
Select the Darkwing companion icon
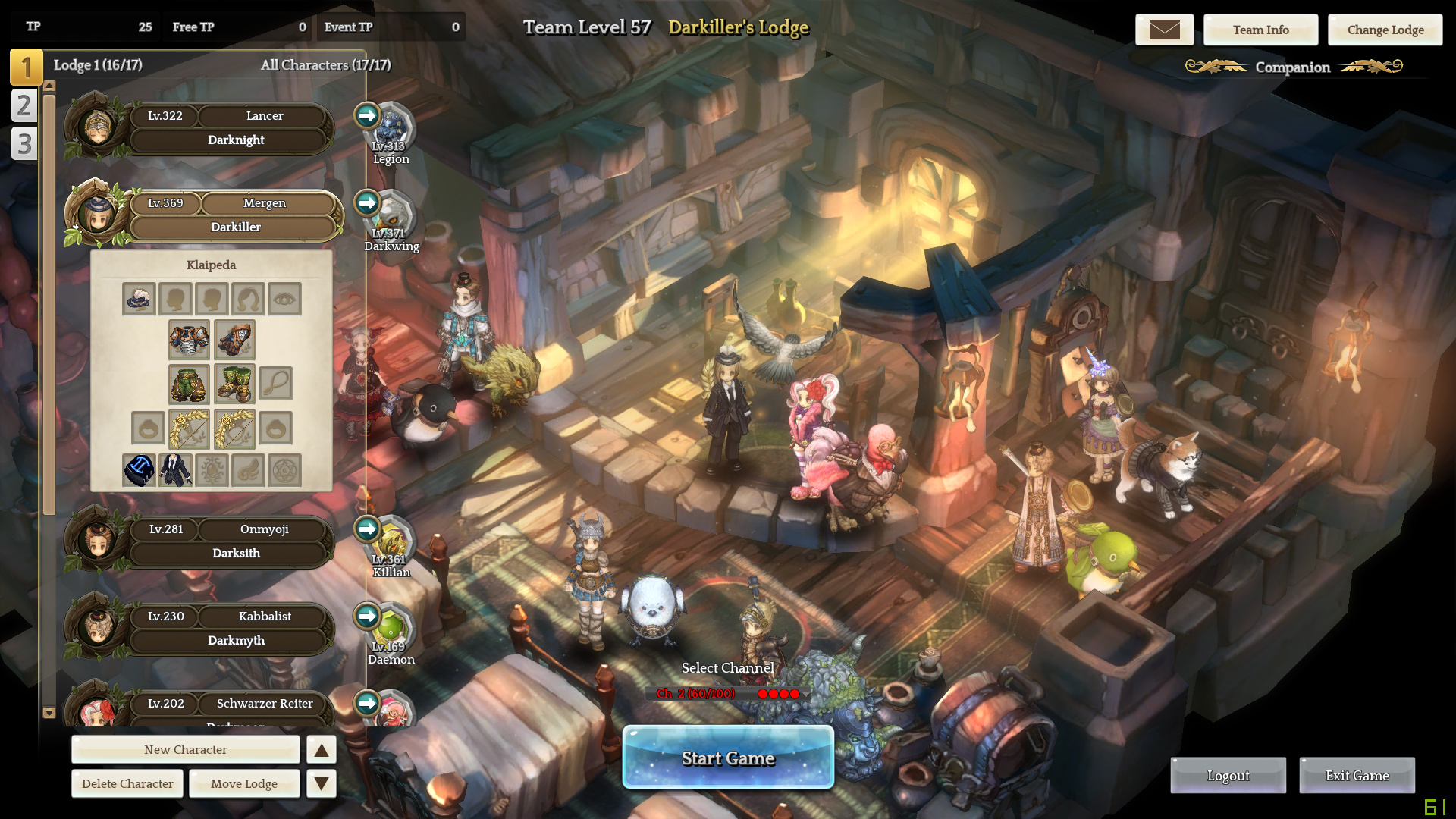pyautogui.click(x=392, y=216)
